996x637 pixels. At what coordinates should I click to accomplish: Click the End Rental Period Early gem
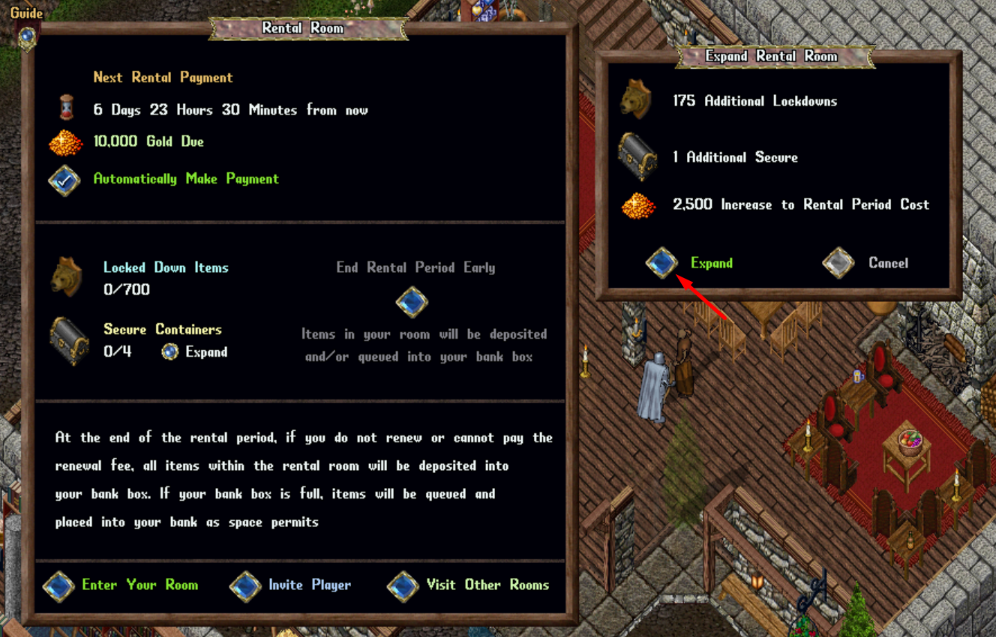[x=412, y=301]
